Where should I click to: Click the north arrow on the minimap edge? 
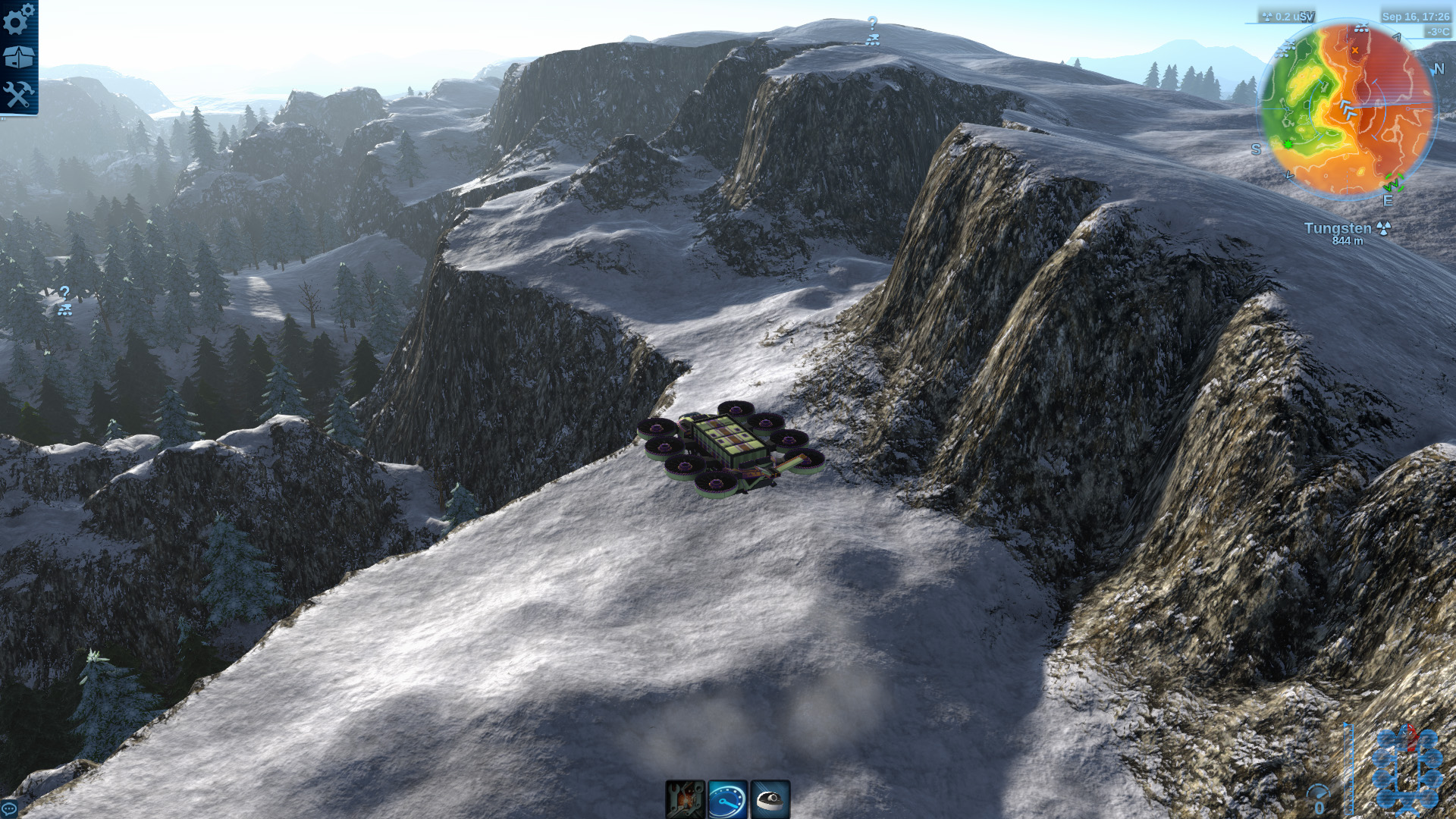pyautogui.click(x=1439, y=69)
